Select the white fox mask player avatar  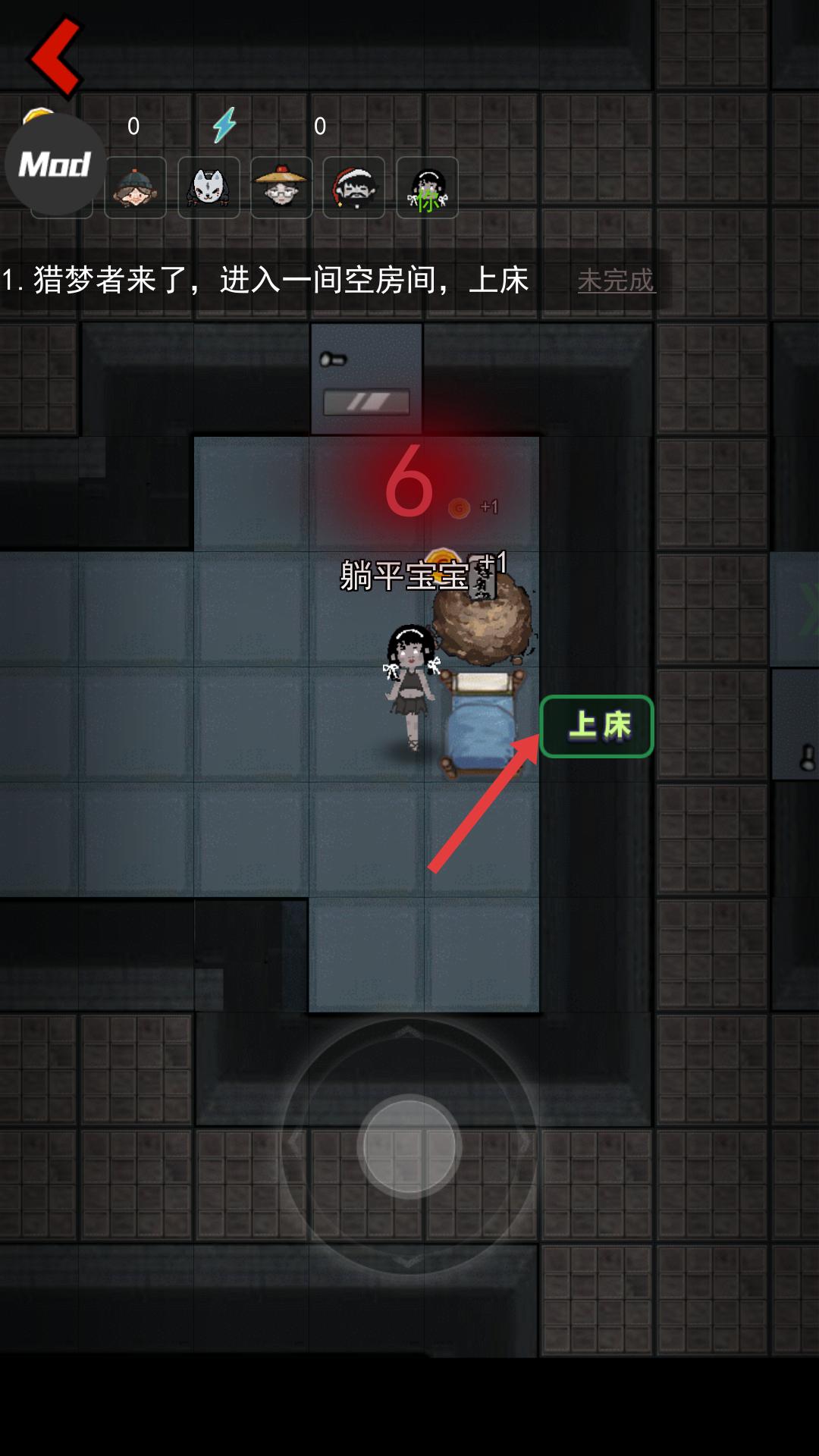[209, 188]
